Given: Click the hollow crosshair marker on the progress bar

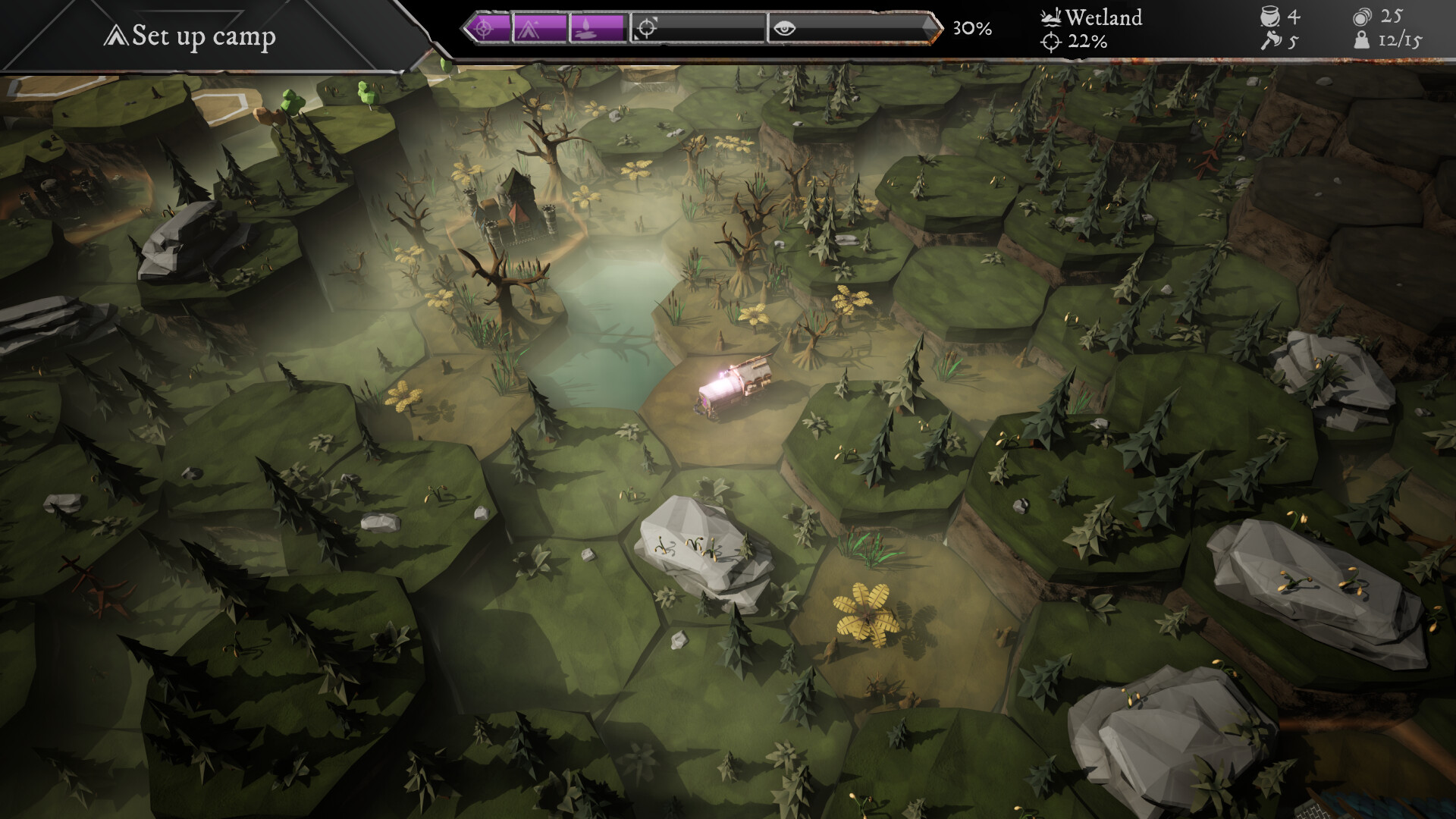Looking at the screenshot, I should [x=647, y=28].
